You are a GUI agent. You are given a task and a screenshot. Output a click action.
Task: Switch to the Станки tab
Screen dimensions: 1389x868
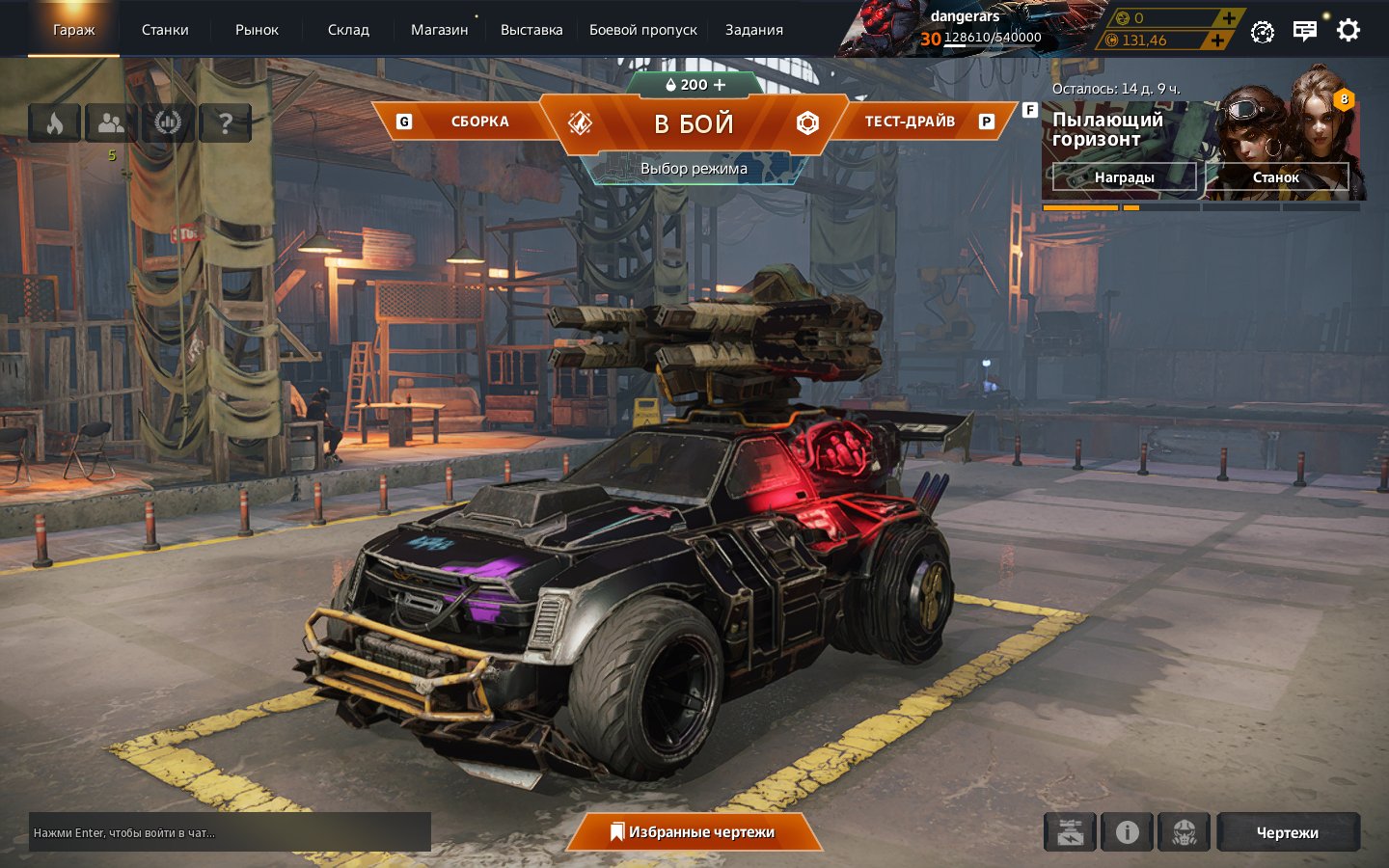point(165,30)
